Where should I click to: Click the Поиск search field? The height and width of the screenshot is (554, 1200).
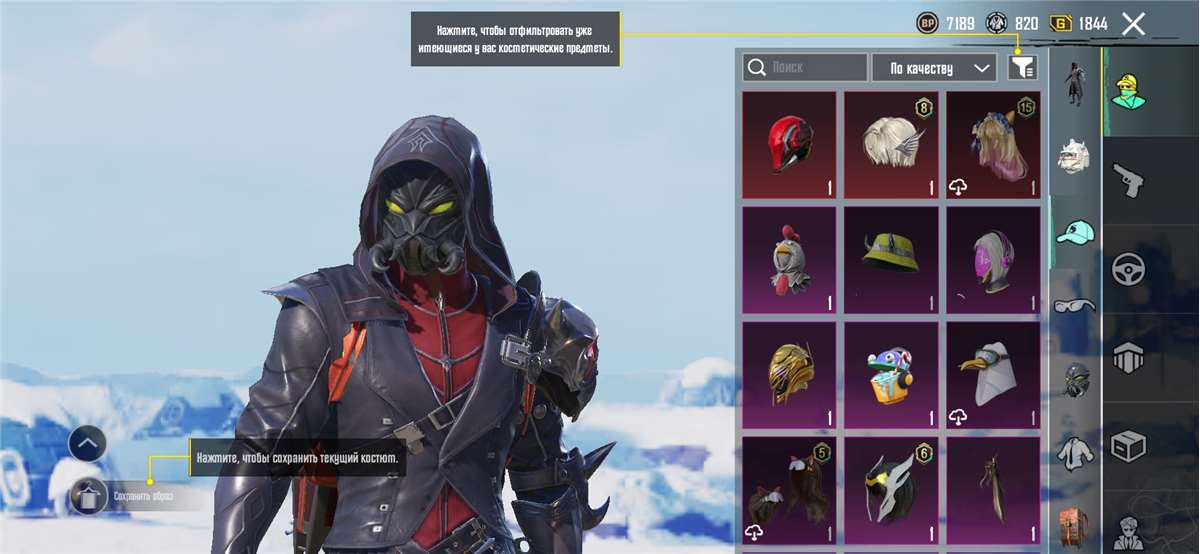(x=805, y=67)
